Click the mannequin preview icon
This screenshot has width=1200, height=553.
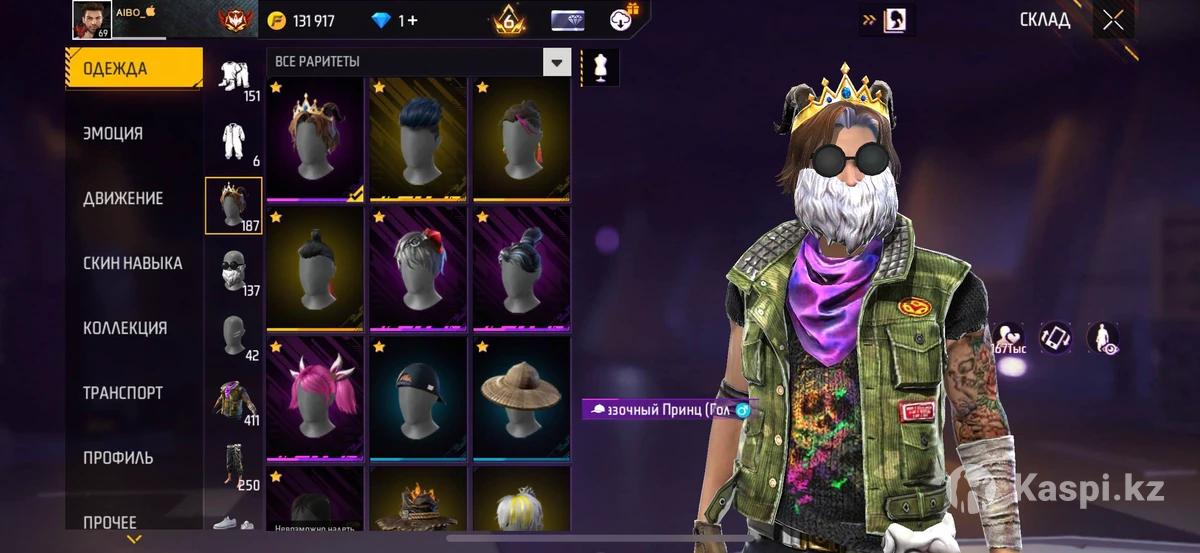point(601,66)
